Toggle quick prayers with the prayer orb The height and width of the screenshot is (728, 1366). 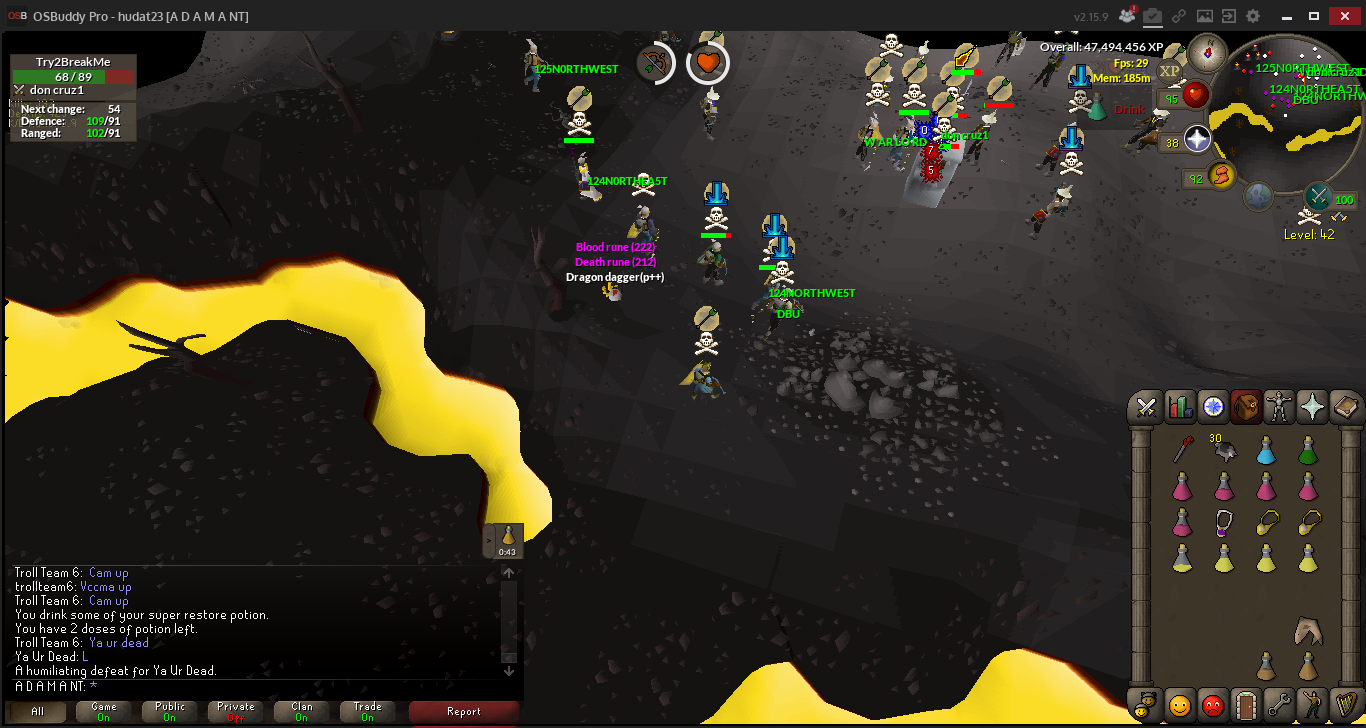click(x=1198, y=138)
